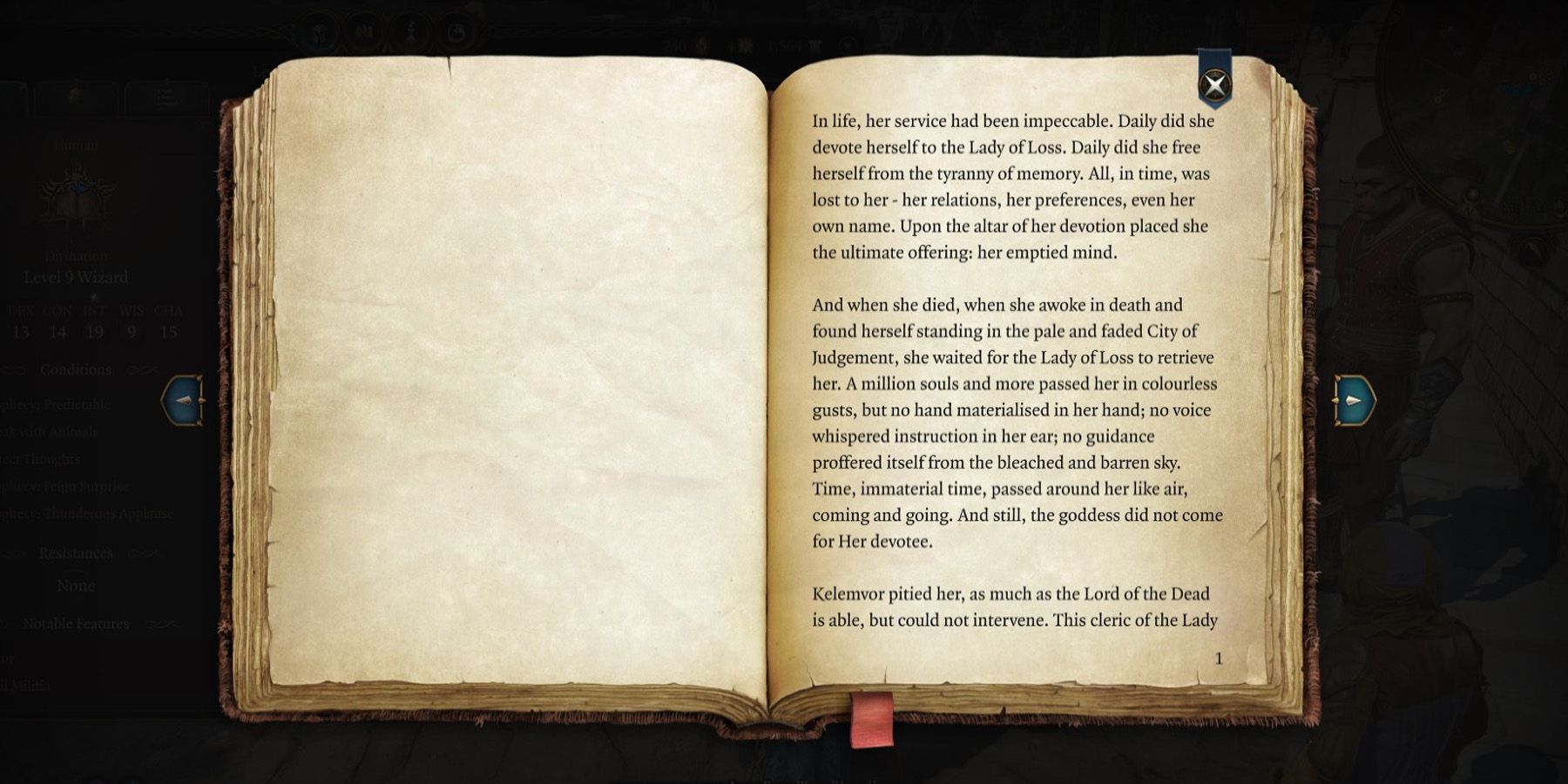
Task: Turn to the previous page with the left arrow
Action: (182, 401)
